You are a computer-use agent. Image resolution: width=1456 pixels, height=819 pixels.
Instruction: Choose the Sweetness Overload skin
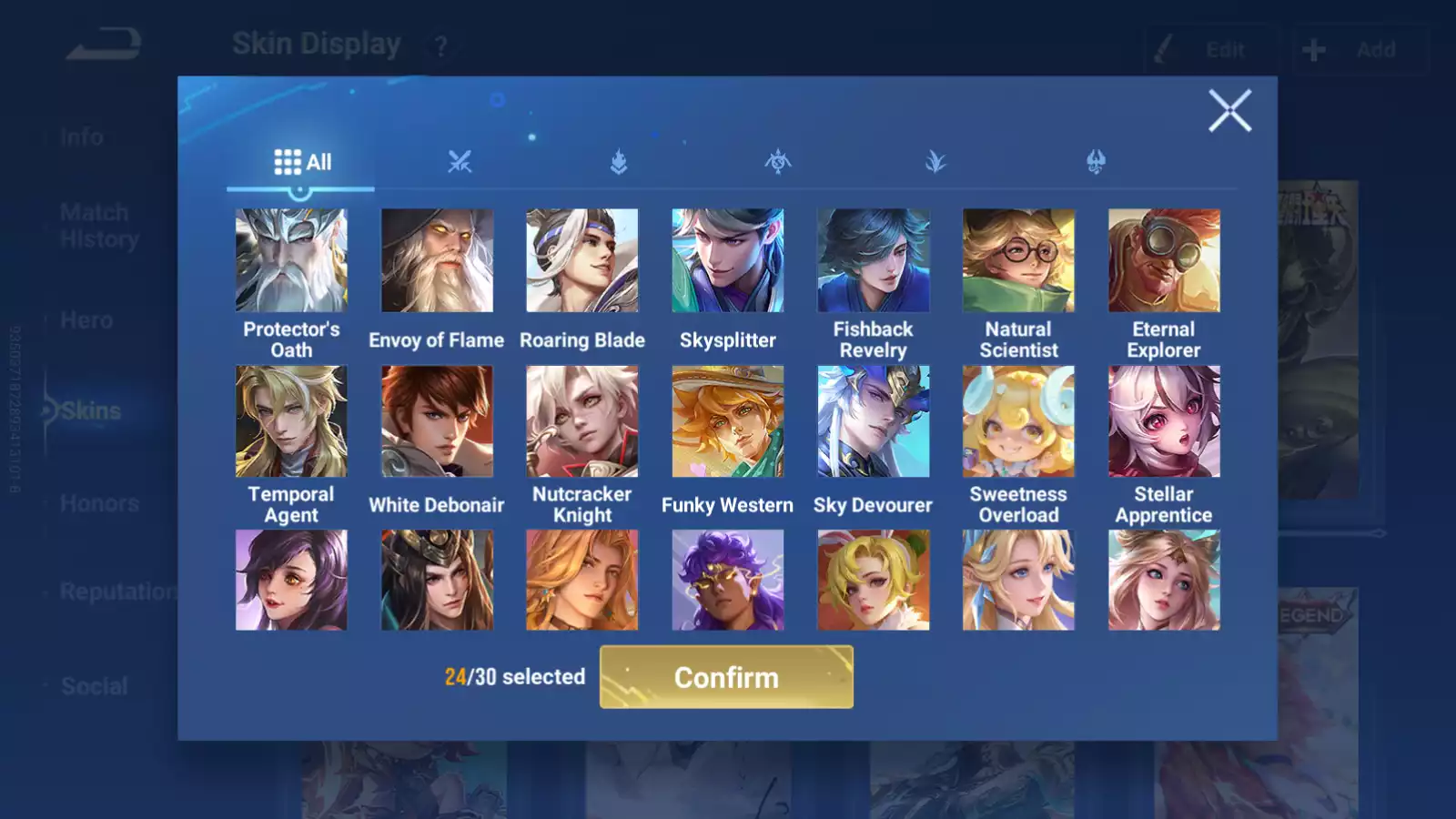1018,421
